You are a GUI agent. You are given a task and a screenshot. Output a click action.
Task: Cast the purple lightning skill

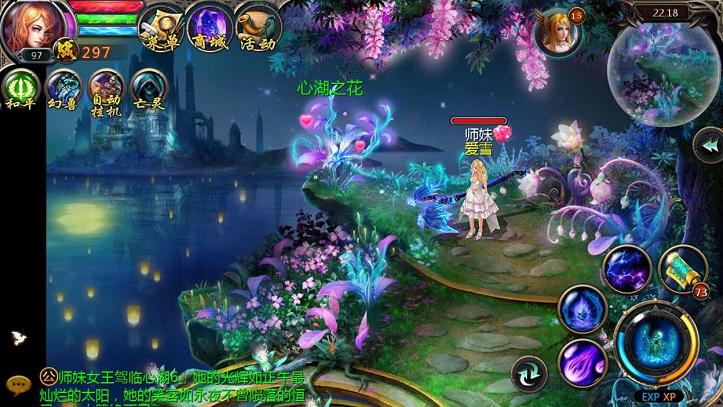coord(627,270)
